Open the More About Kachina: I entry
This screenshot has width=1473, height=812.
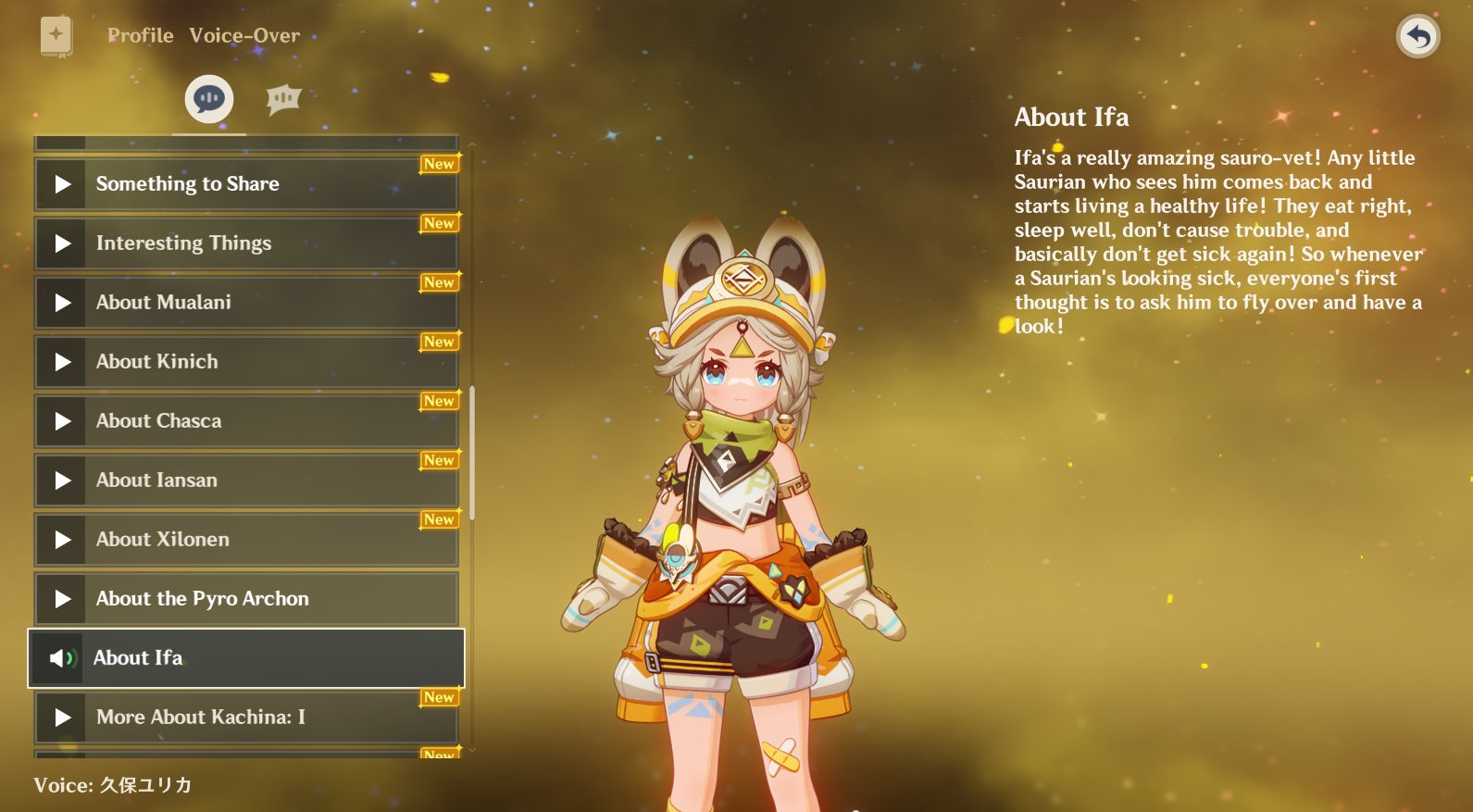(245, 718)
